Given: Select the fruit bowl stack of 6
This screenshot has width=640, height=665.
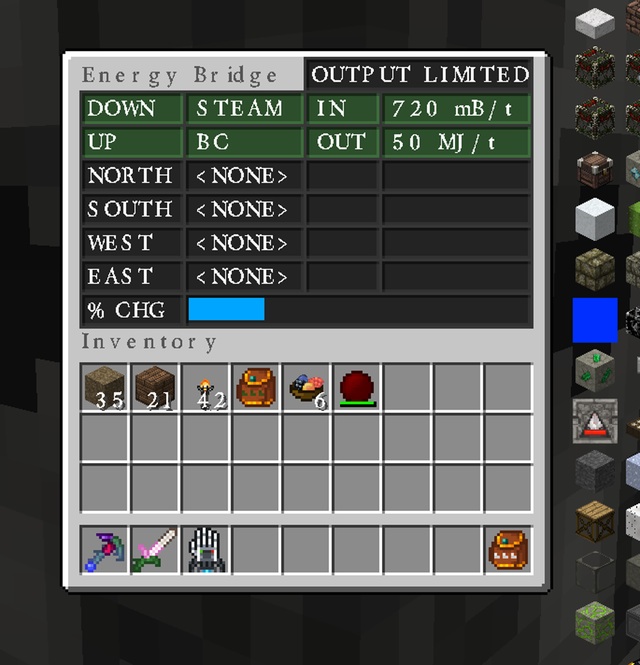Looking at the screenshot, I should (307, 387).
